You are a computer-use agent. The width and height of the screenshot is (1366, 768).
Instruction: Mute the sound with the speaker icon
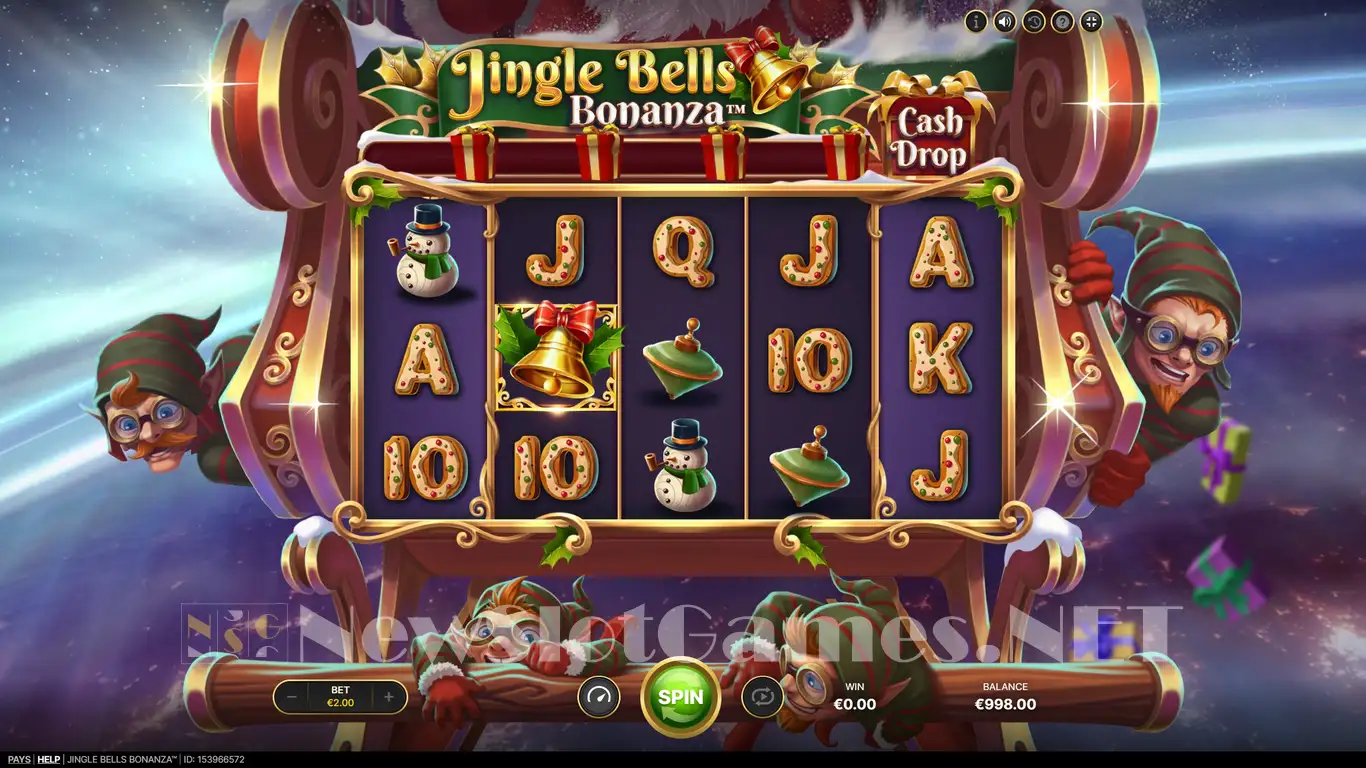(x=1005, y=21)
